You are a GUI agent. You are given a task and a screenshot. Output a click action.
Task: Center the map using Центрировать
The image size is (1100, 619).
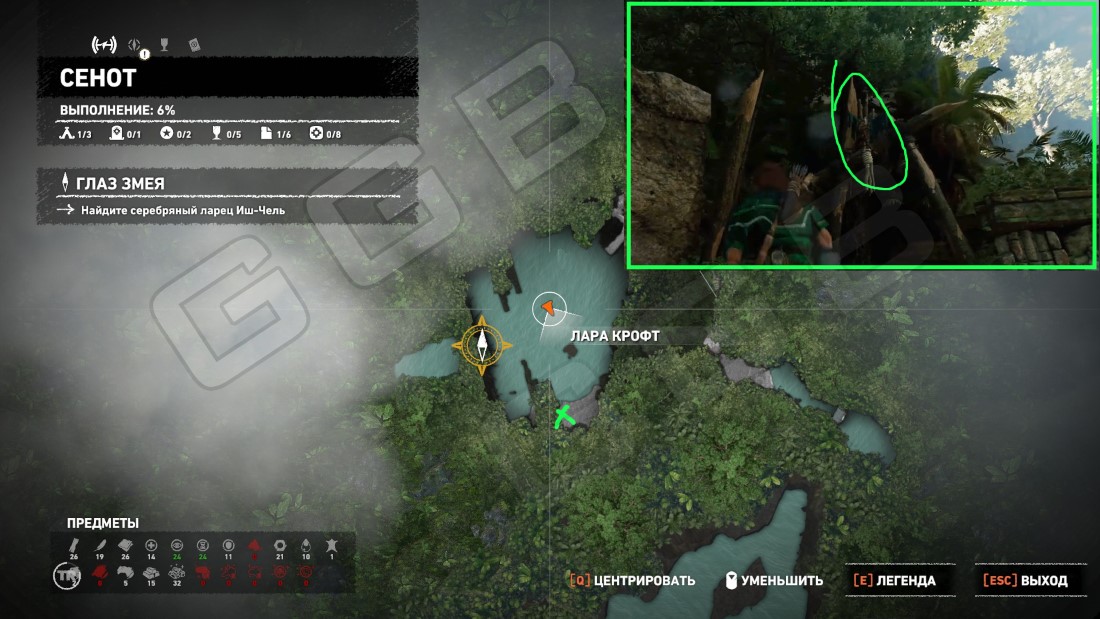click(632, 580)
